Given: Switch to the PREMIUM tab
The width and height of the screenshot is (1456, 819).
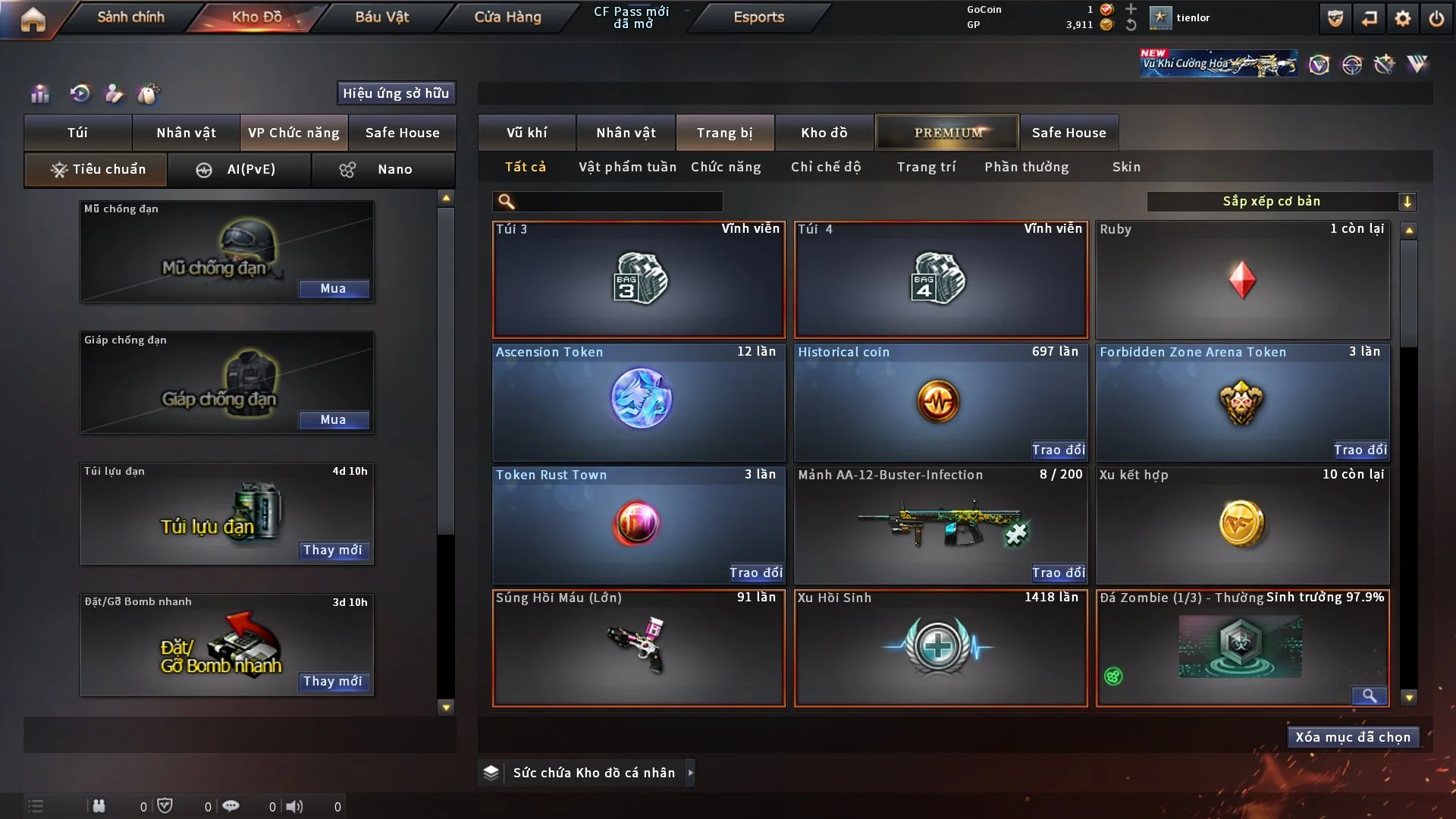Looking at the screenshot, I should (947, 133).
